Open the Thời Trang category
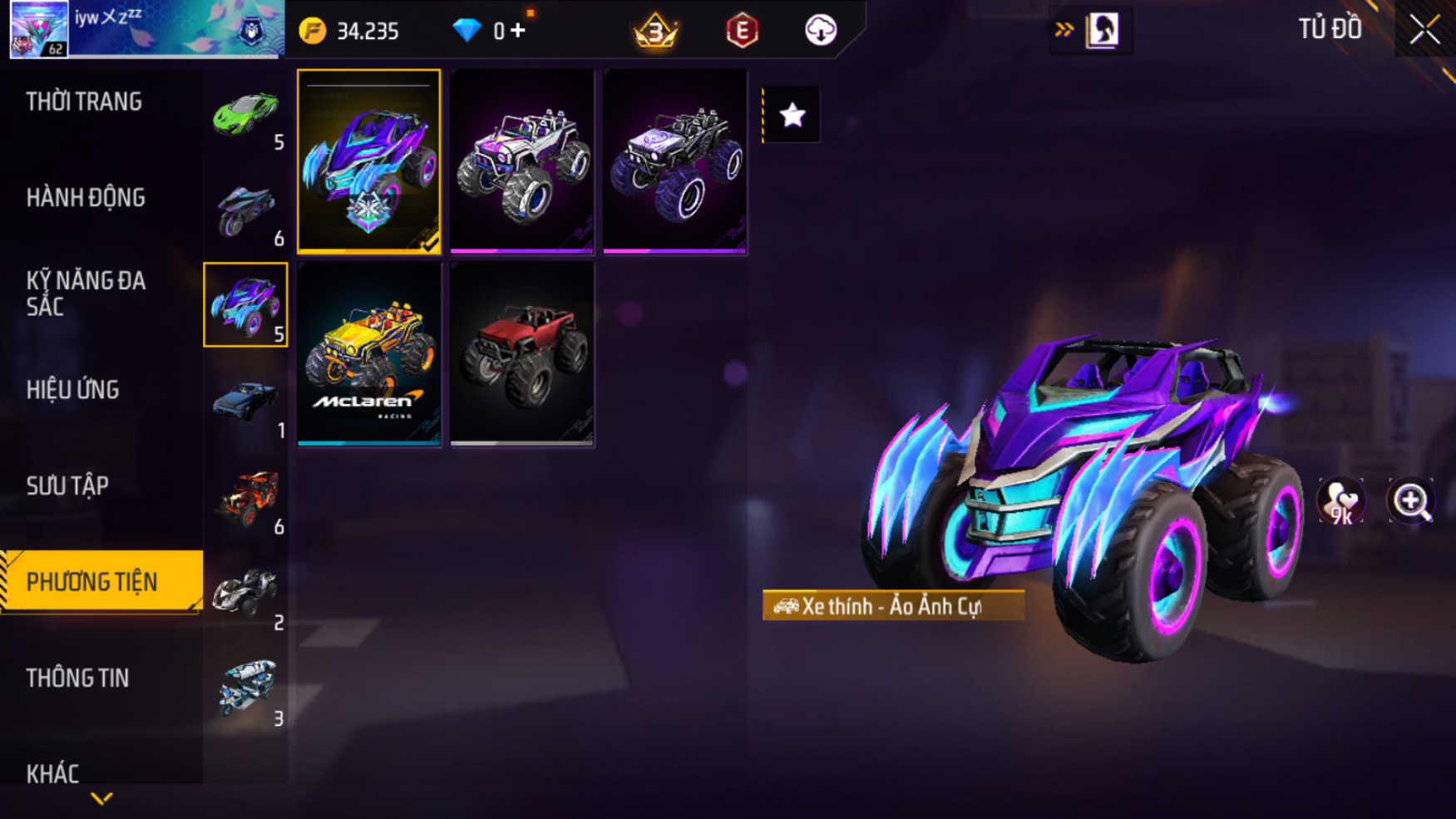The image size is (1456, 819). click(x=84, y=101)
